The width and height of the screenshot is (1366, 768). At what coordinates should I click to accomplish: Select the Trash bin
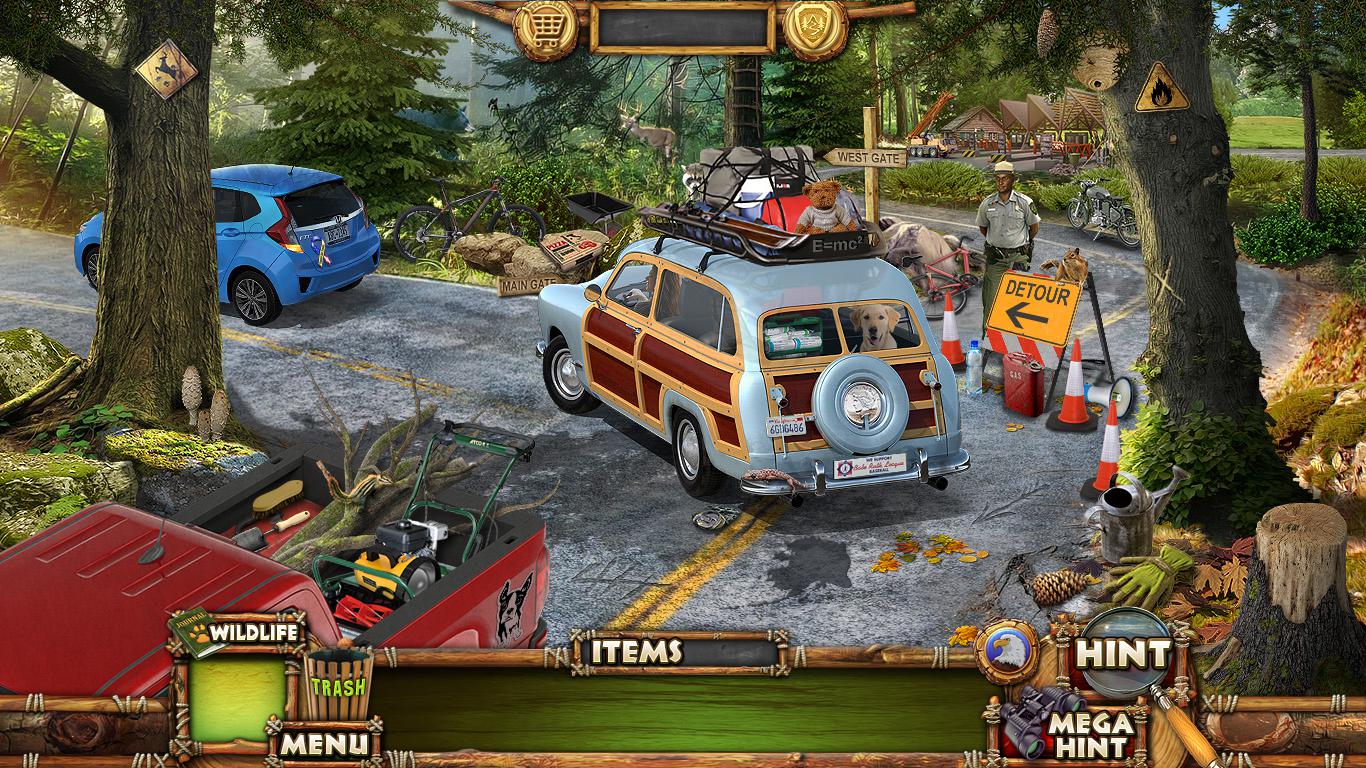(337, 685)
